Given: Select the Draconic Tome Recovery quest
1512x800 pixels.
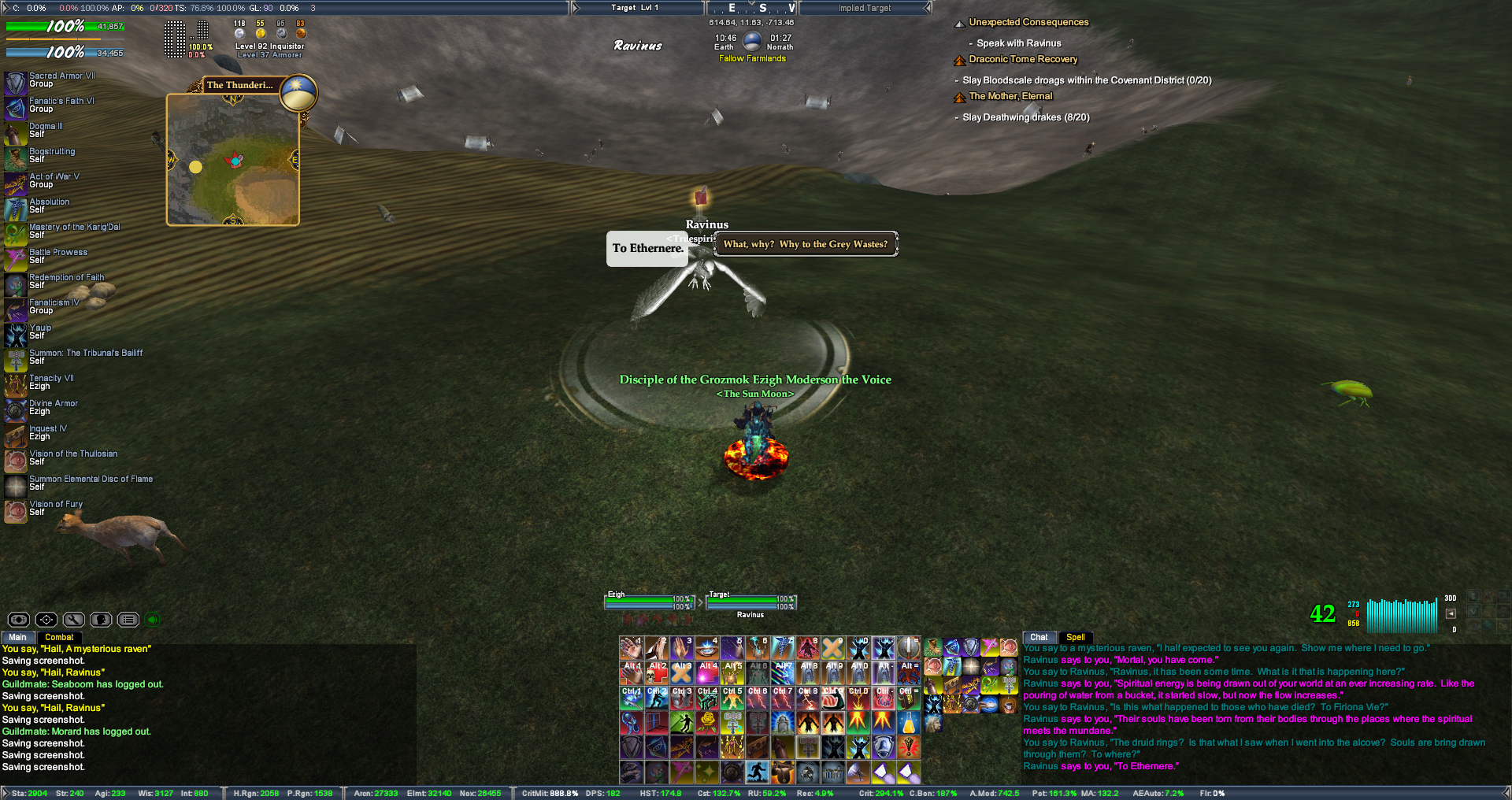Looking at the screenshot, I should [x=1023, y=59].
